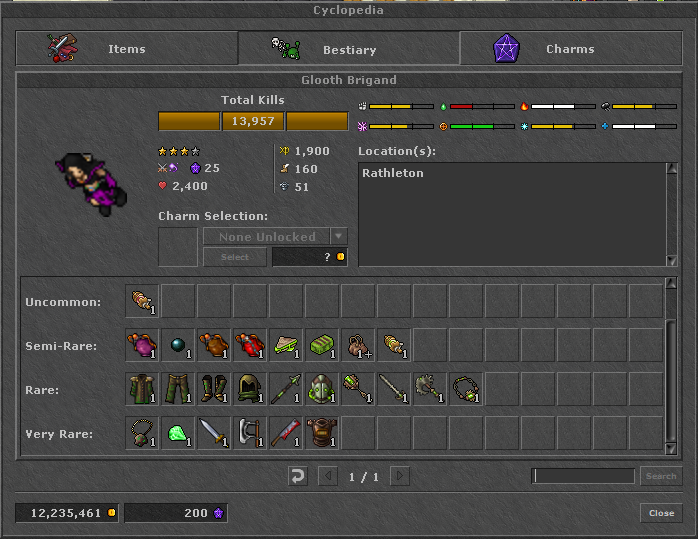Select the green boots rare loot
This screenshot has height=539, width=698.
coord(214,389)
